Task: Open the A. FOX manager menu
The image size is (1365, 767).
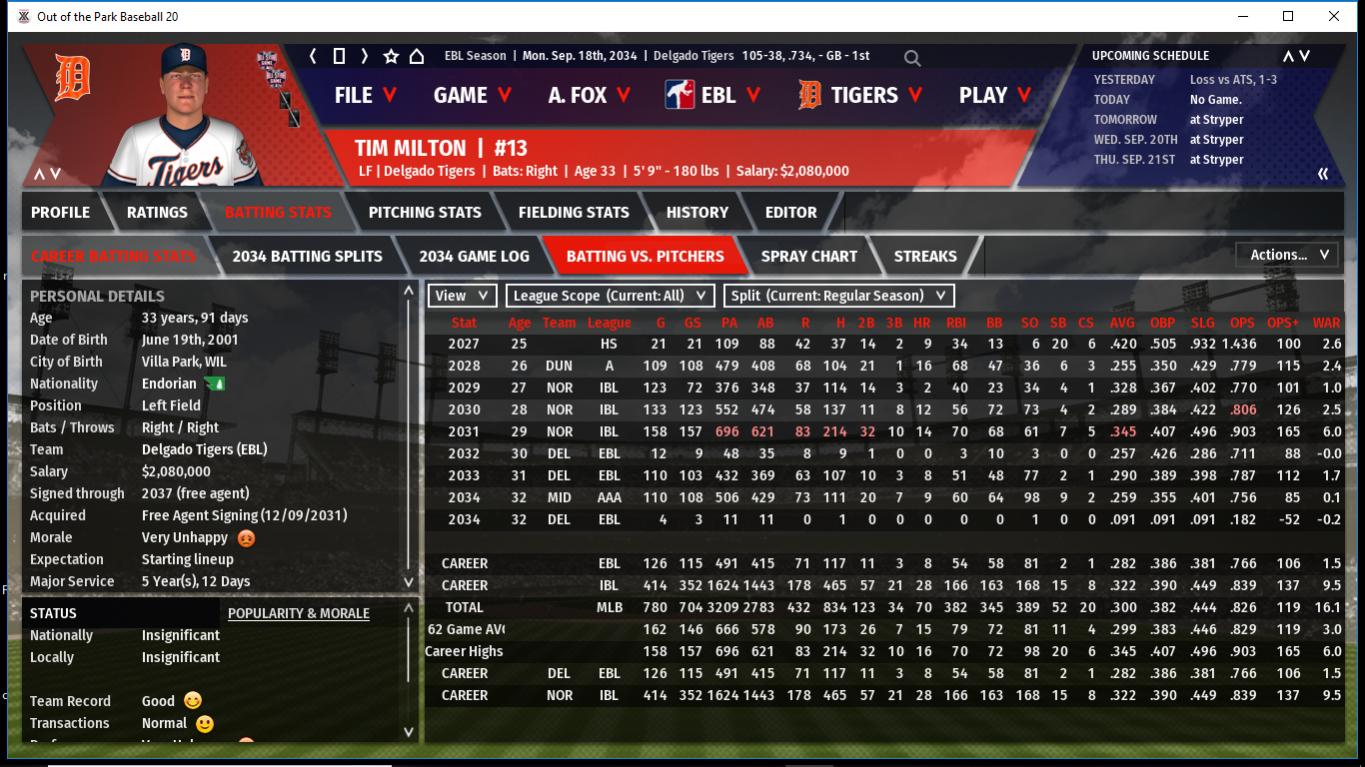Action: (x=589, y=95)
